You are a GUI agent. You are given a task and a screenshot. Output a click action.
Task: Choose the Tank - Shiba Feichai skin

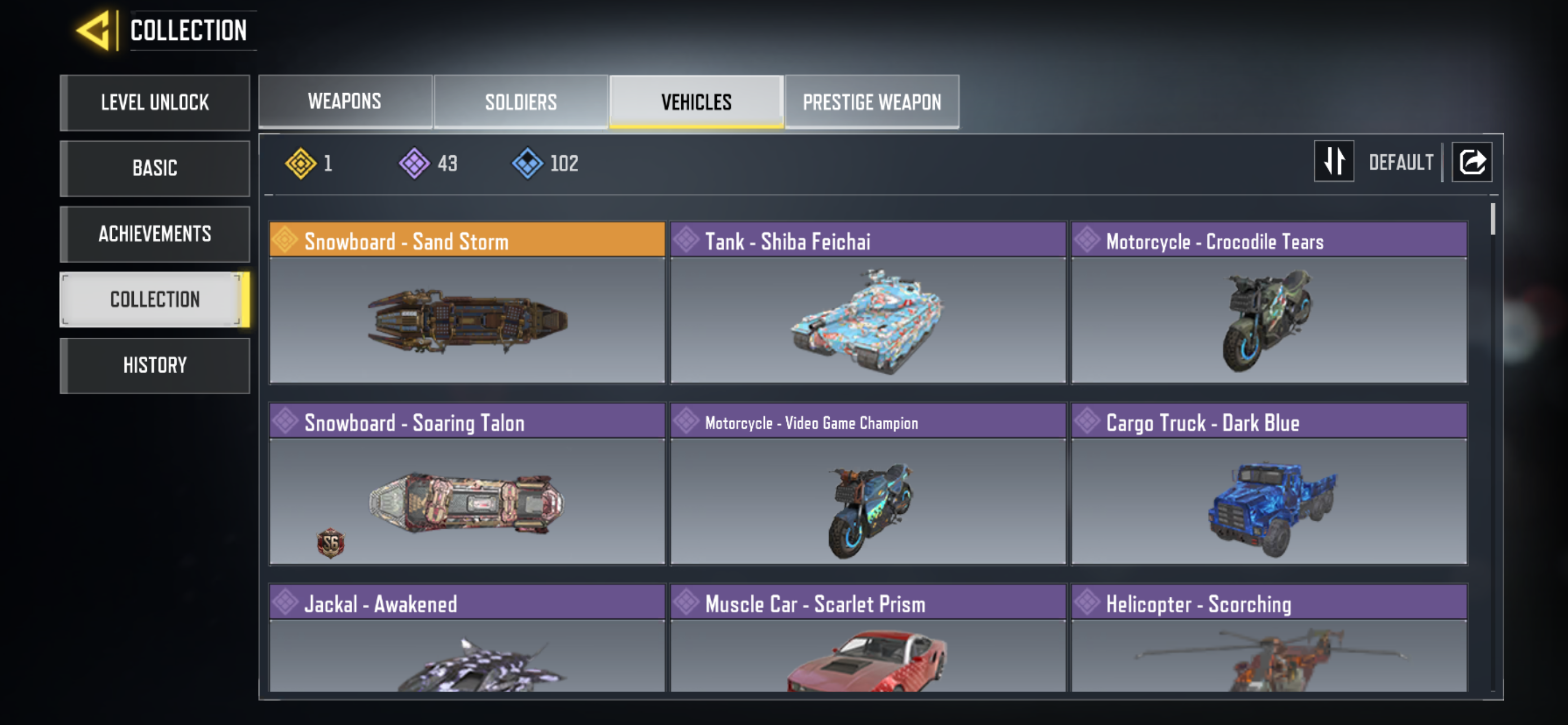click(x=868, y=302)
